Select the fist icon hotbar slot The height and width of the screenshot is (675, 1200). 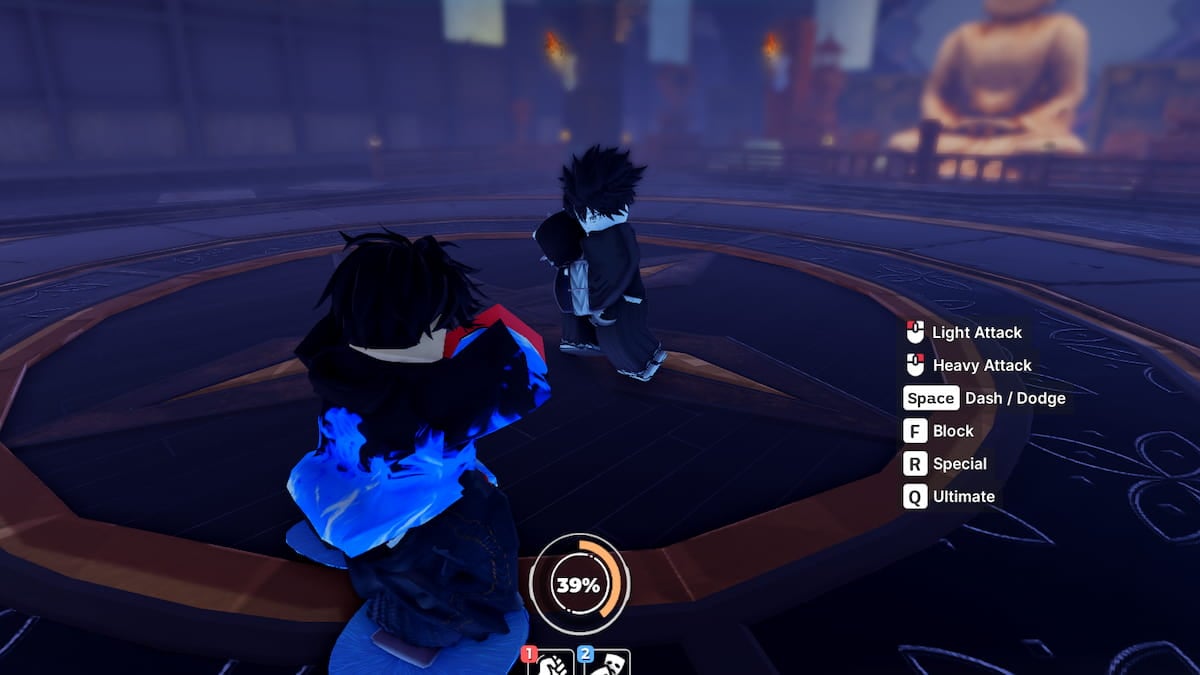click(x=551, y=662)
